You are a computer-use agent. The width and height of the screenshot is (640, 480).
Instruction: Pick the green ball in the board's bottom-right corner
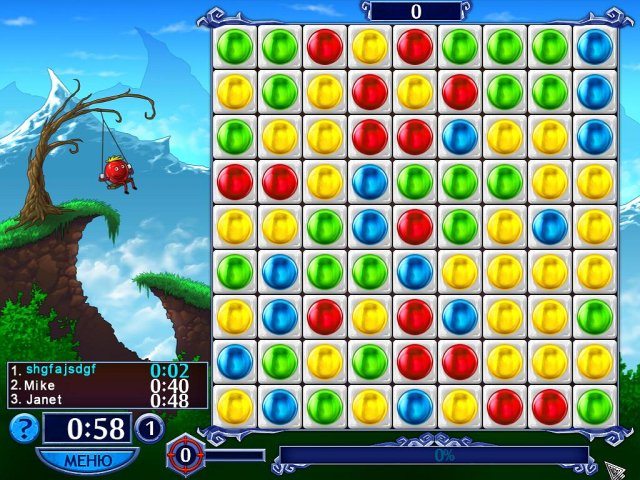[595, 406]
